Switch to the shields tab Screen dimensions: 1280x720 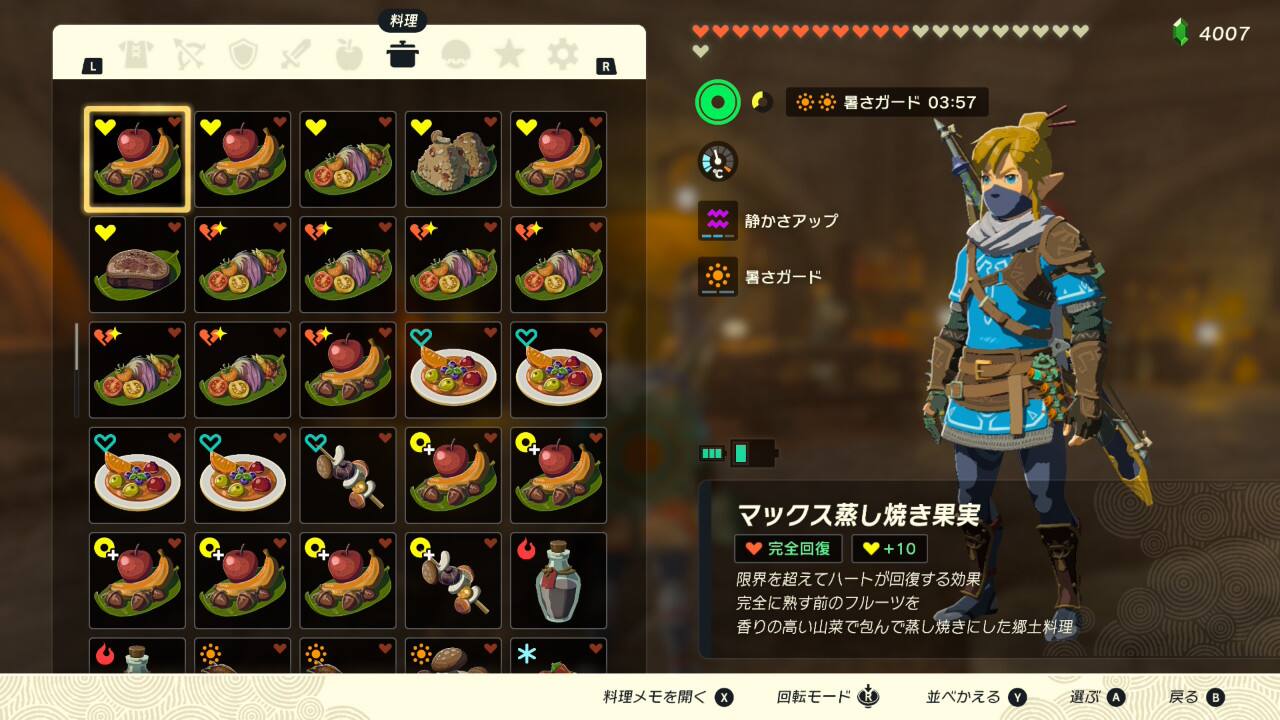click(x=243, y=54)
